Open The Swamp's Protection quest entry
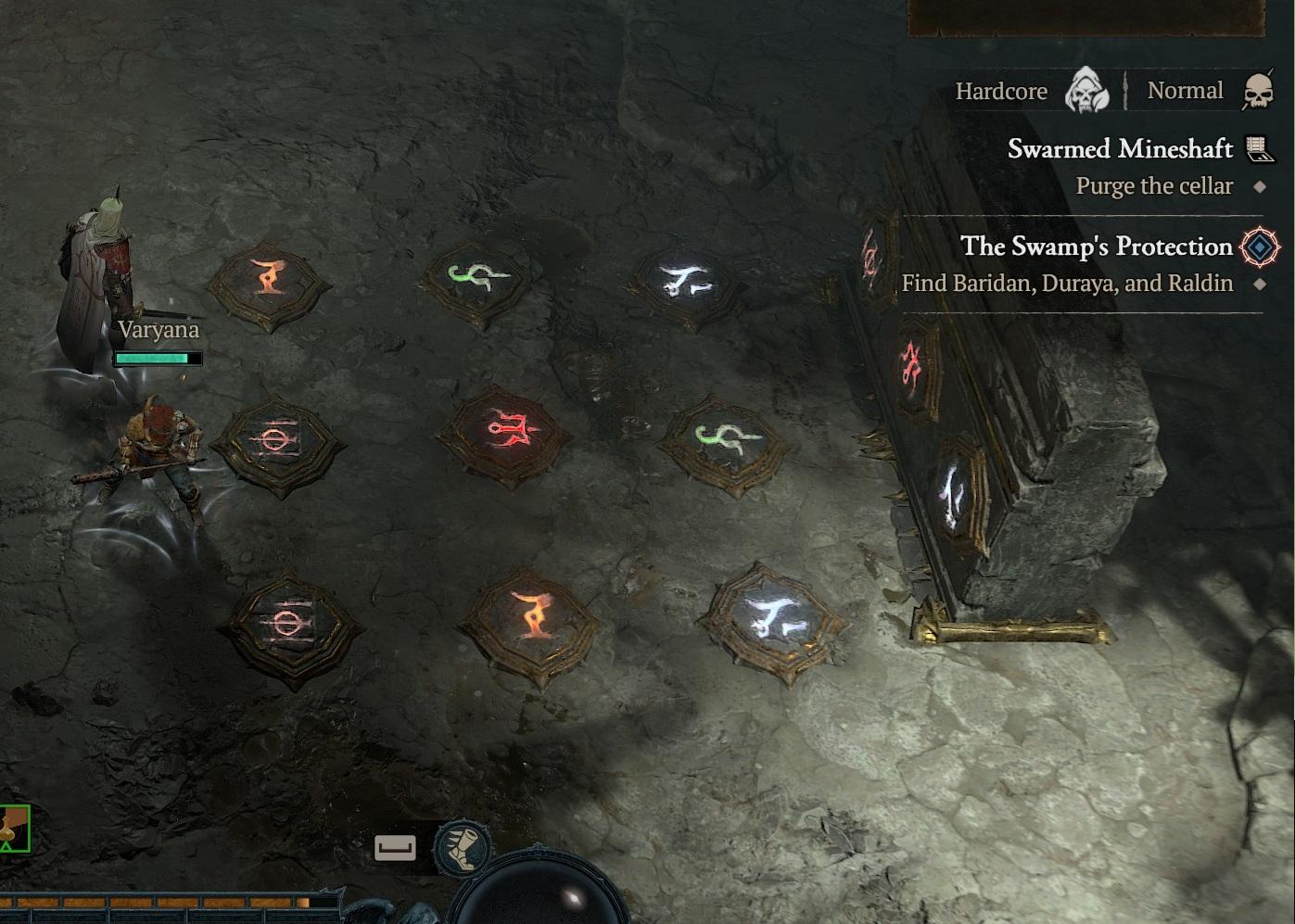Image resolution: width=1295 pixels, height=924 pixels. pos(1096,247)
